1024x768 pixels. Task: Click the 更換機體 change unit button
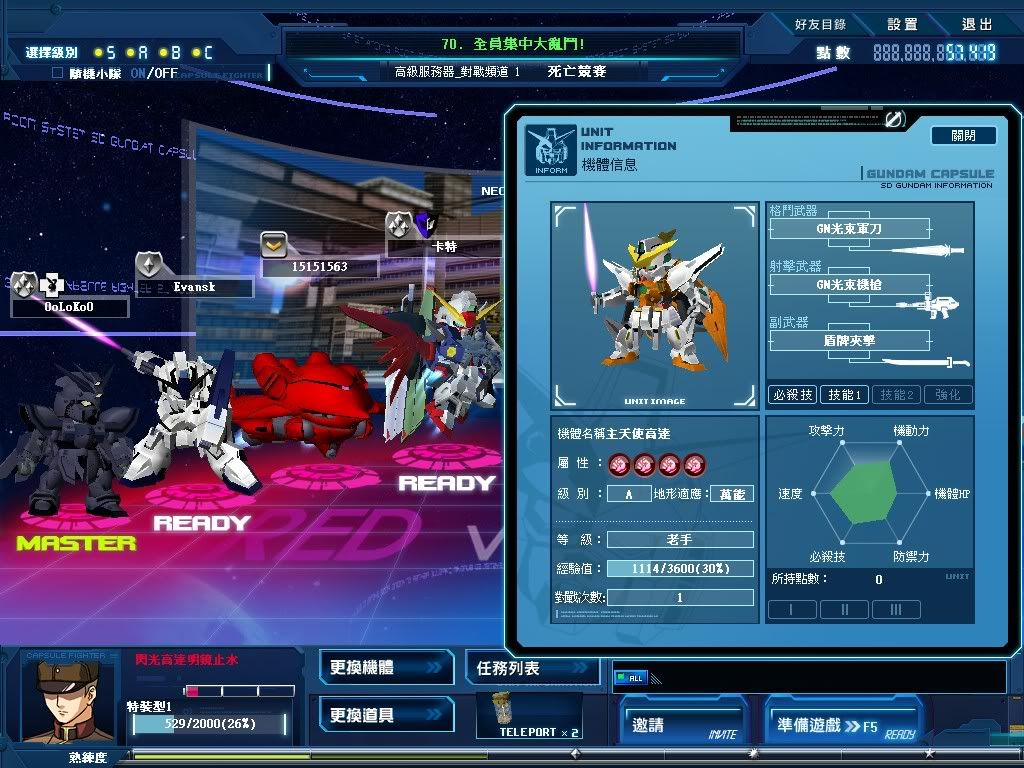(385, 667)
